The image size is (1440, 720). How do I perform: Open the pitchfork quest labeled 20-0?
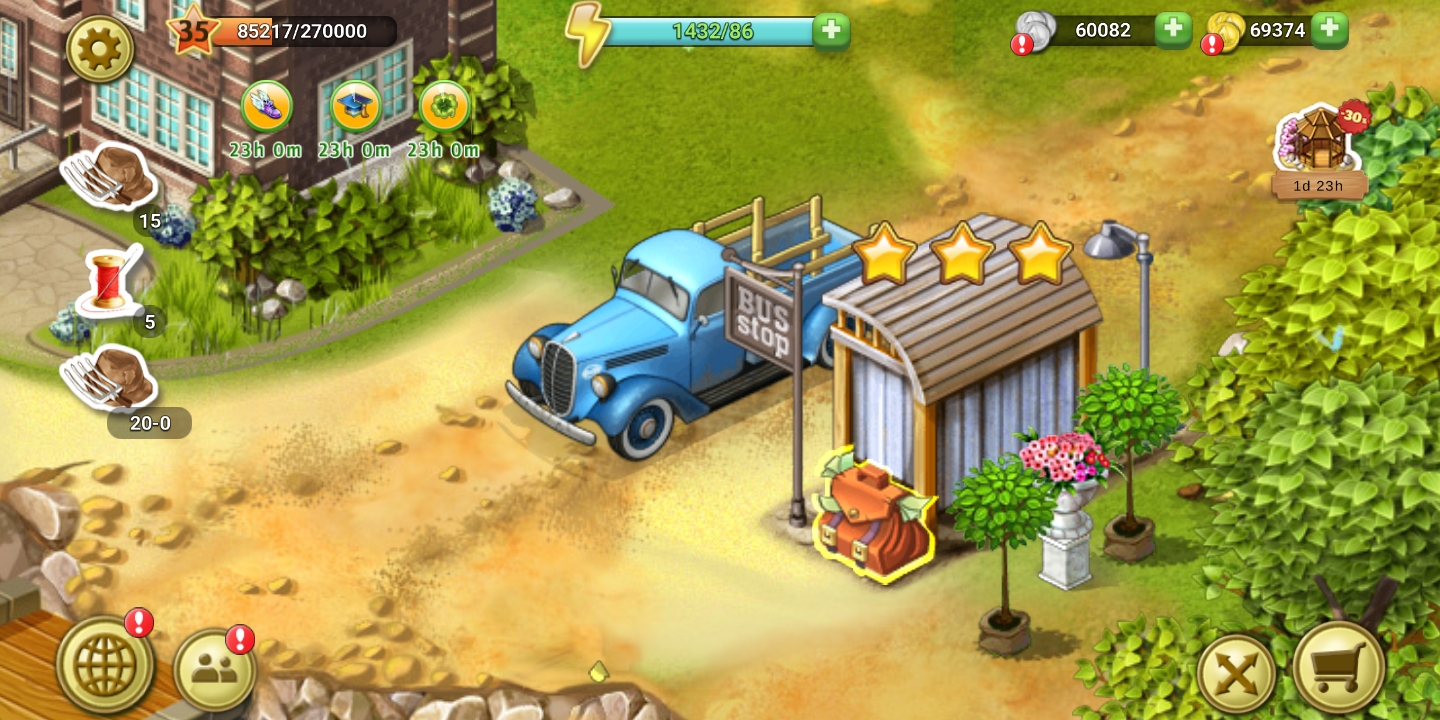(111, 378)
